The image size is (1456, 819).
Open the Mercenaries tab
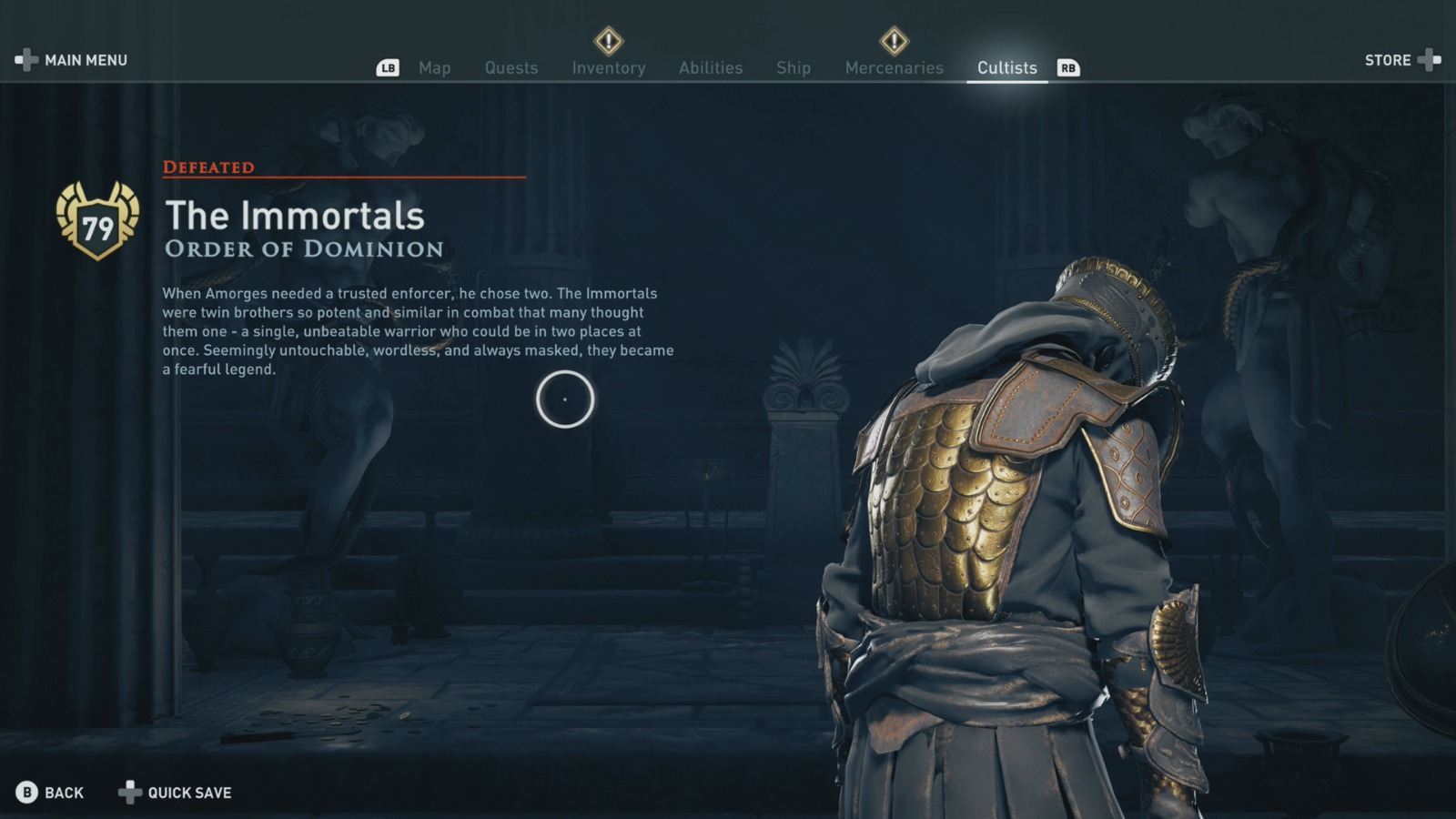(894, 67)
